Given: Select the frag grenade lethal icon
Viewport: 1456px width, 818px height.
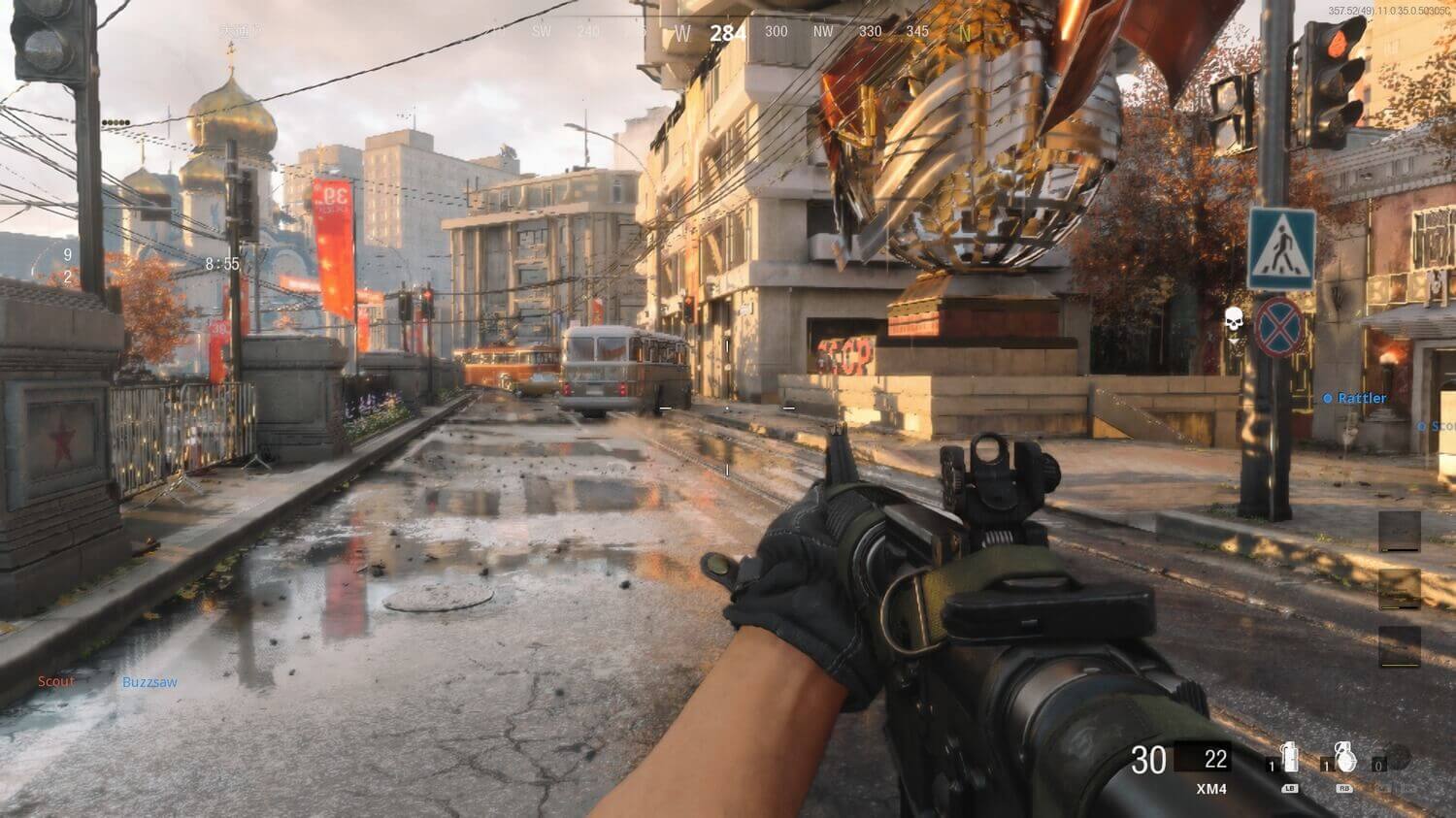Looking at the screenshot, I should coord(1344,757).
